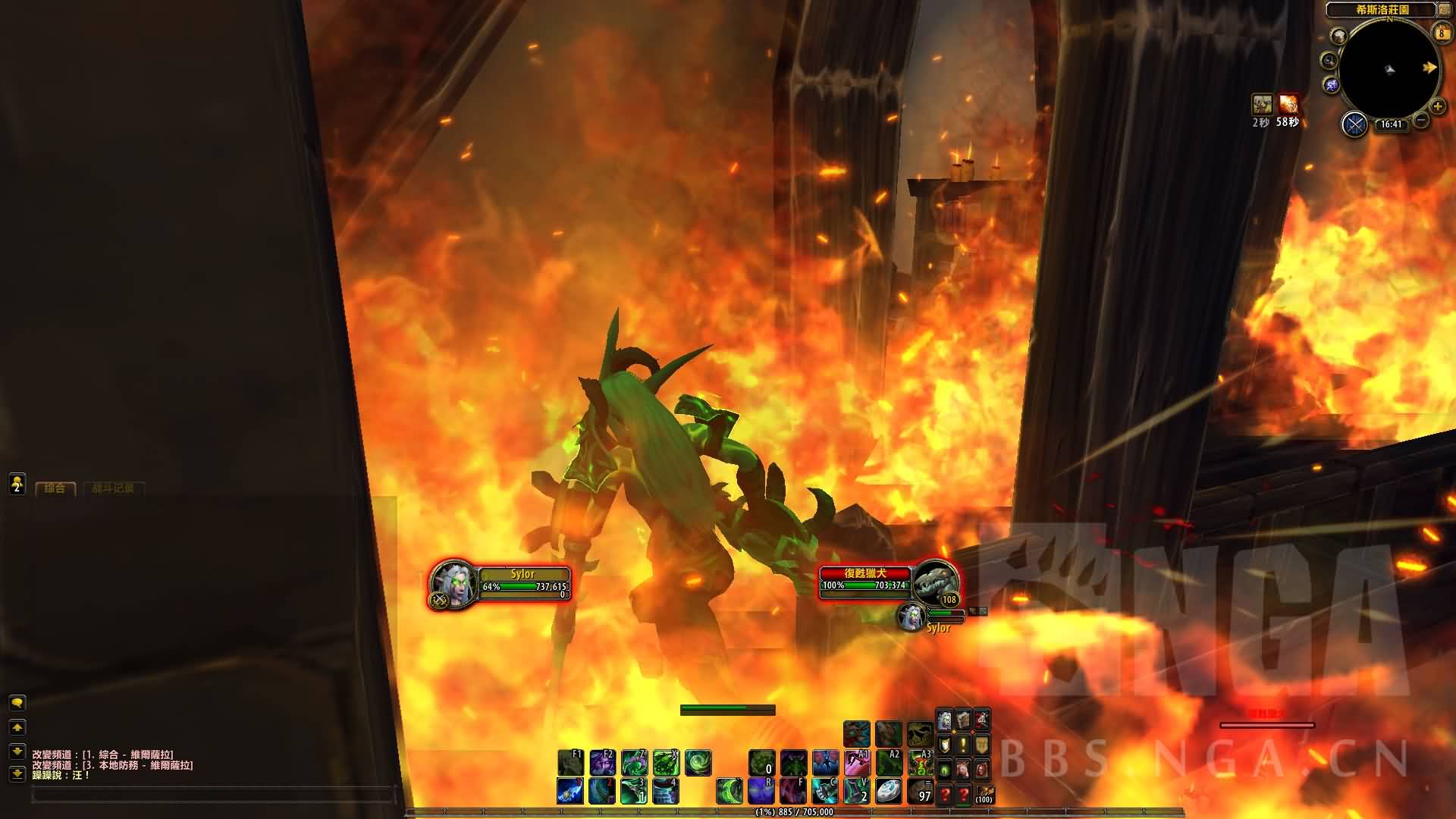Click the circular minimap

click(1389, 69)
